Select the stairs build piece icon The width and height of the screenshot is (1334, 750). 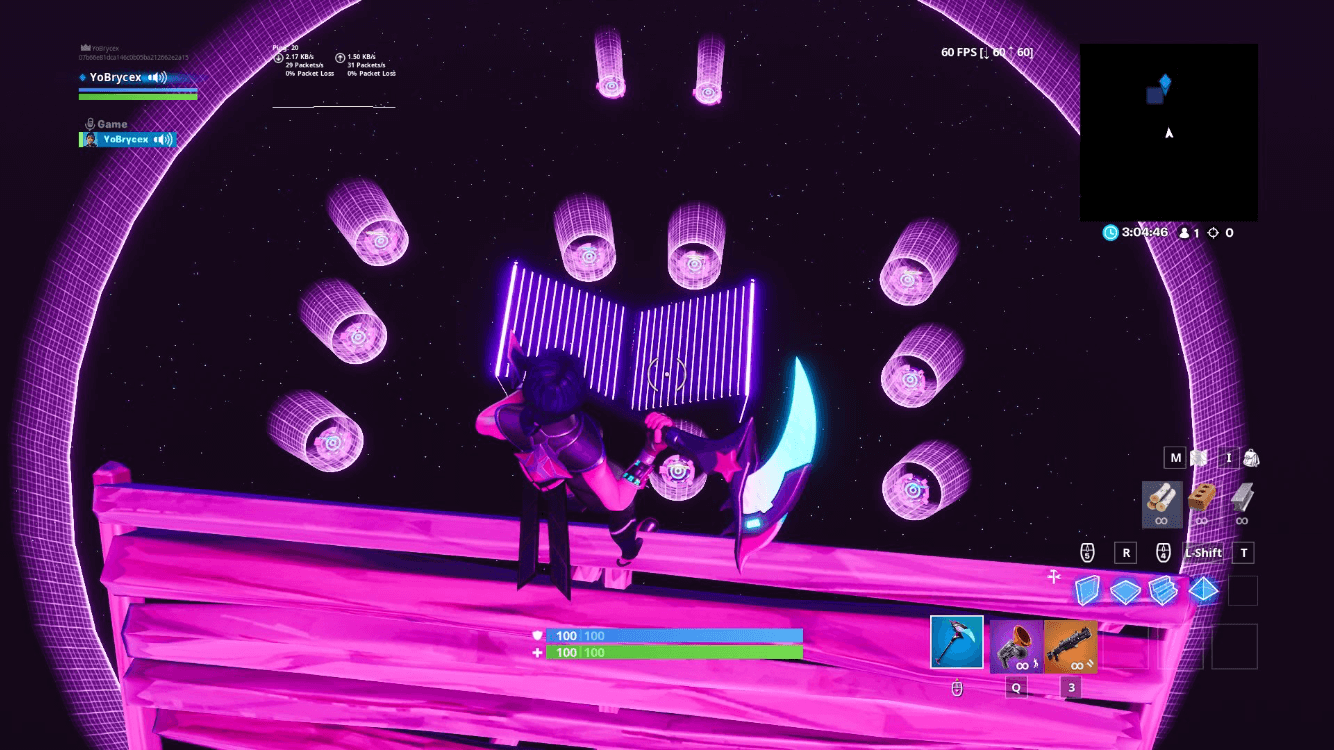coord(1163,591)
